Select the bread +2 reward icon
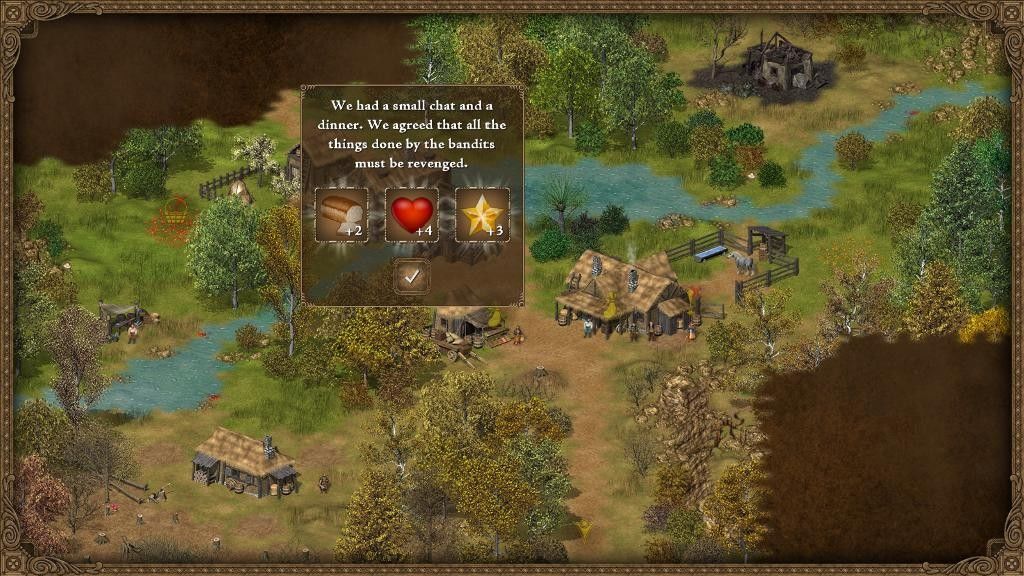The image size is (1024, 576). (341, 214)
